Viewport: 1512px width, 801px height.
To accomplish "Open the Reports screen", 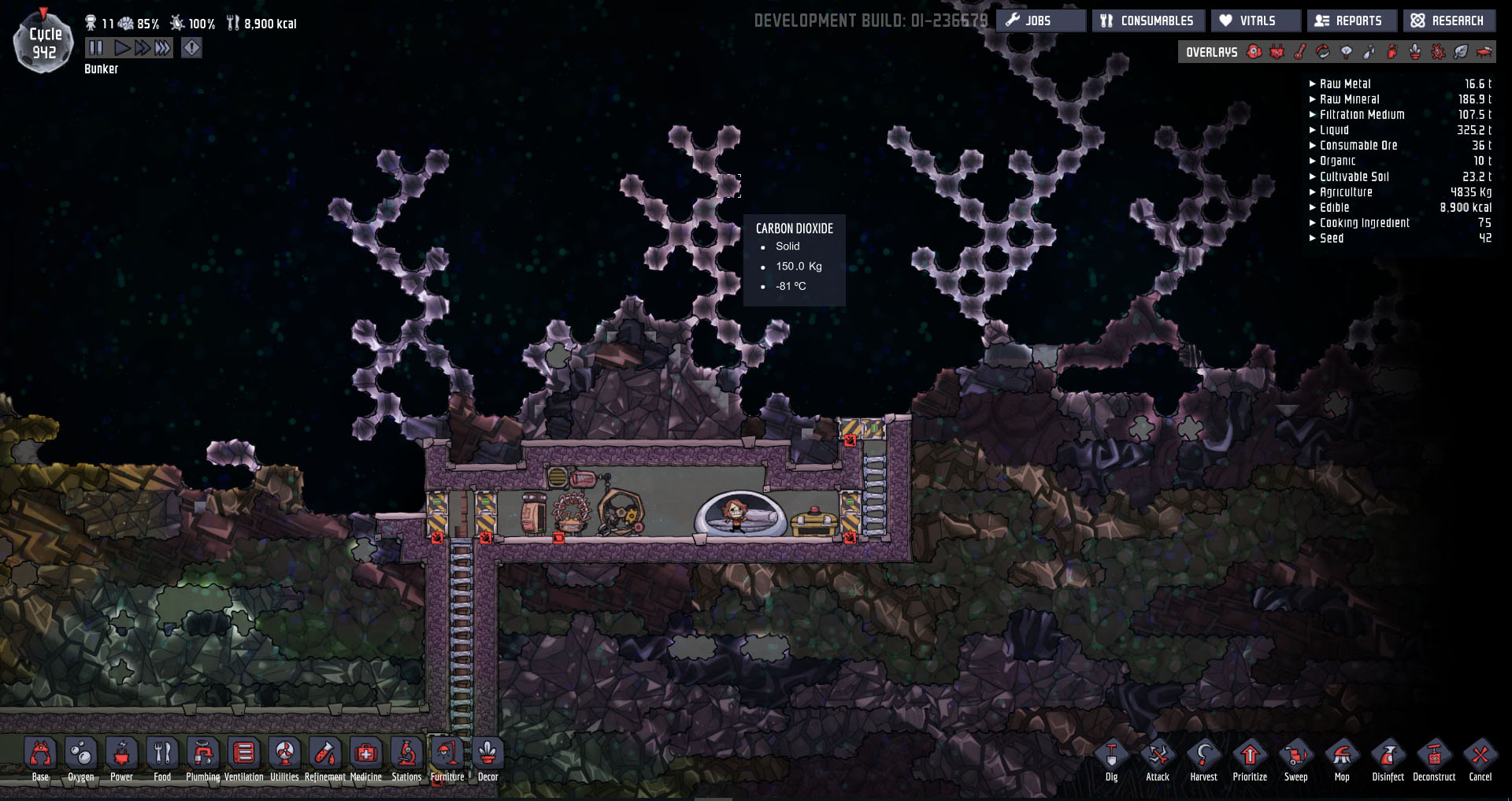I will pyautogui.click(x=1351, y=20).
